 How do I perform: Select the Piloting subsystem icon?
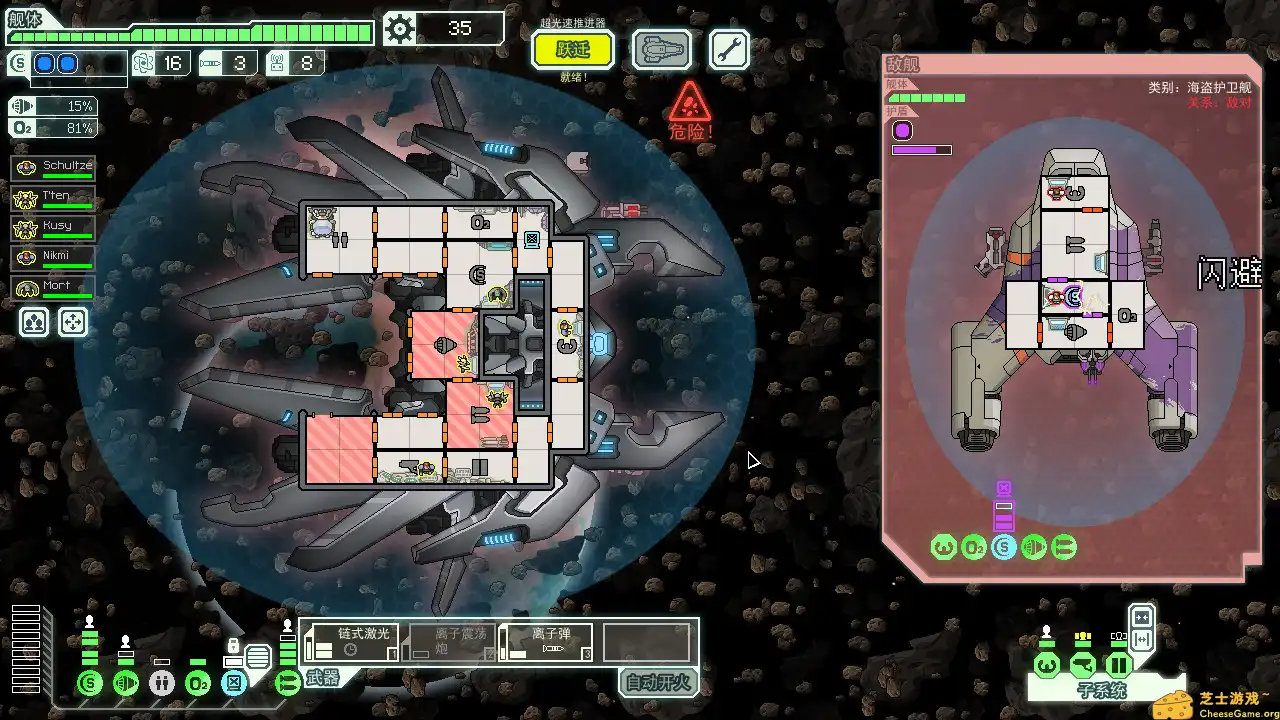tap(1046, 666)
